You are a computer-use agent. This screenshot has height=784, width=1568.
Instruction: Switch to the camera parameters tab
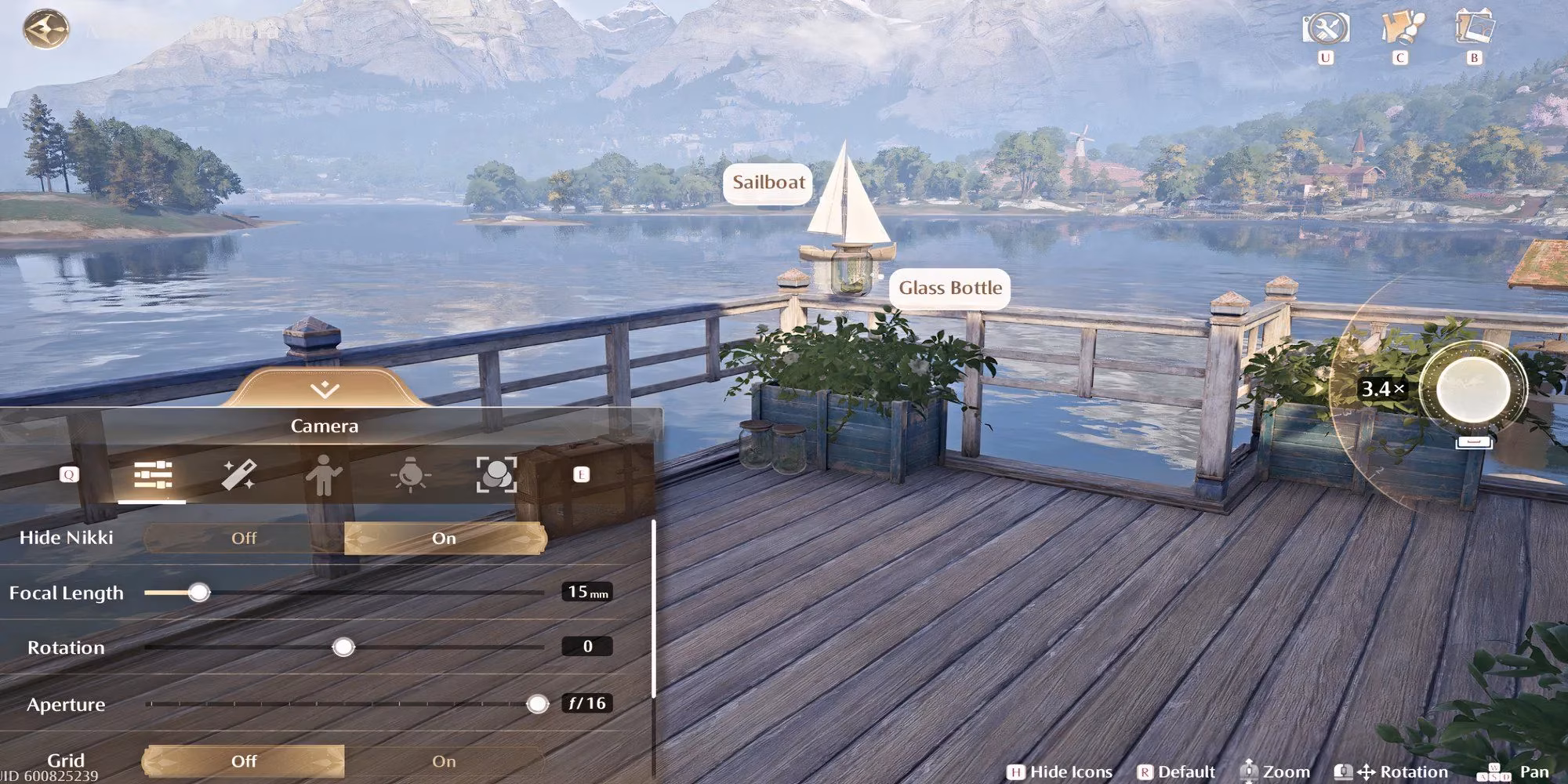[x=153, y=475]
